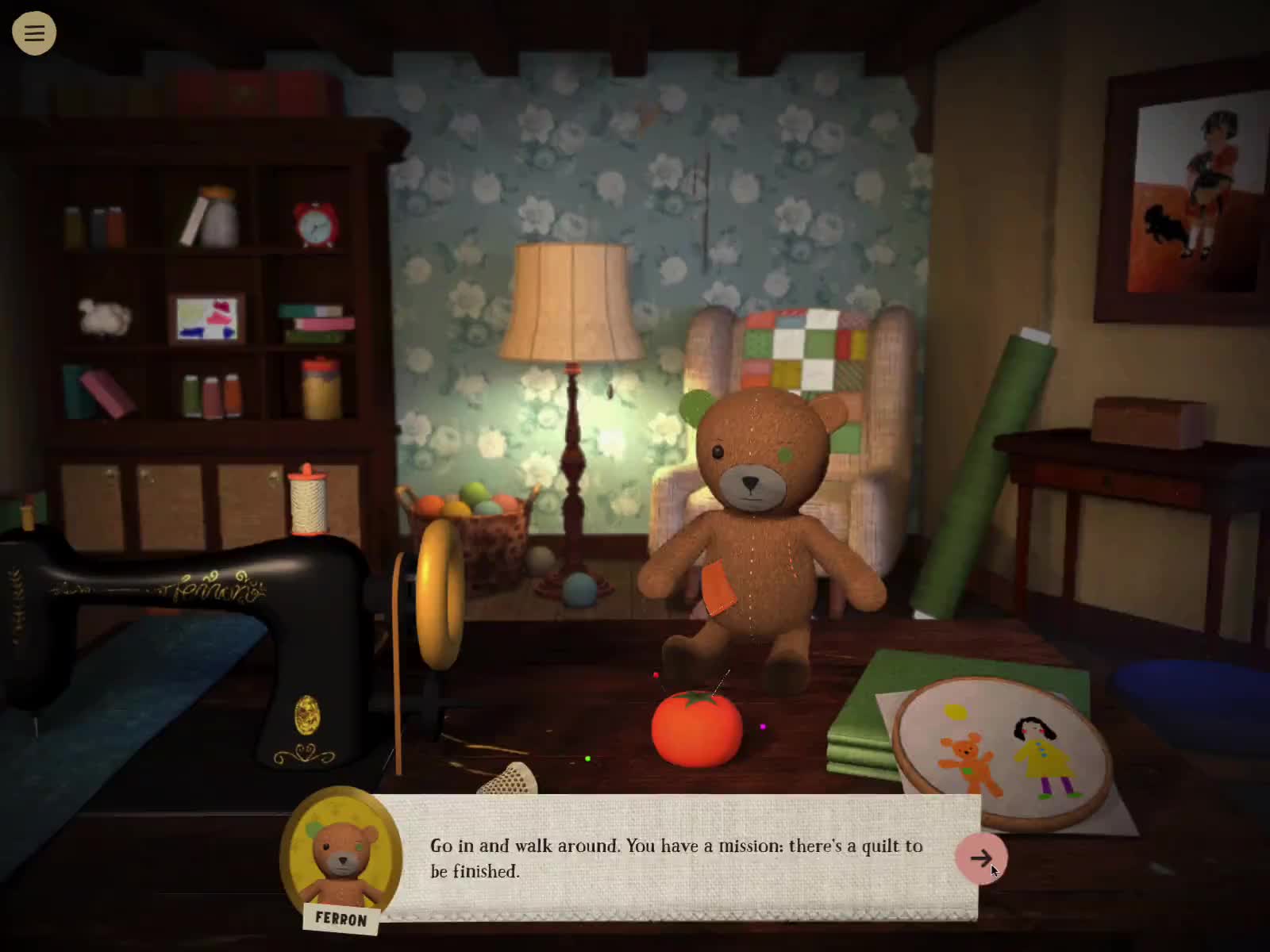This screenshot has height=952, width=1270.
Task: Click the basket of yarn balls
Action: pyautogui.click(x=476, y=516)
